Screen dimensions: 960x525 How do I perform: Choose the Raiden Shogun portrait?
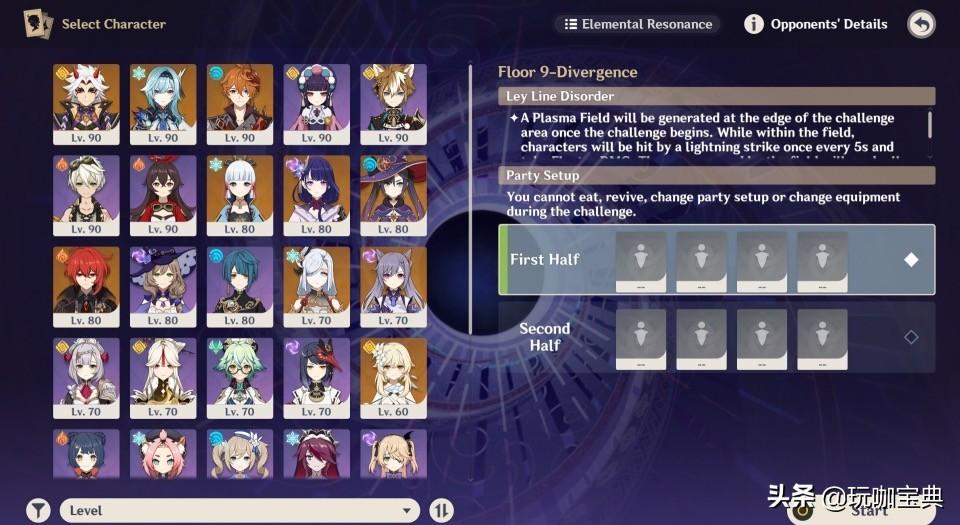click(317, 195)
